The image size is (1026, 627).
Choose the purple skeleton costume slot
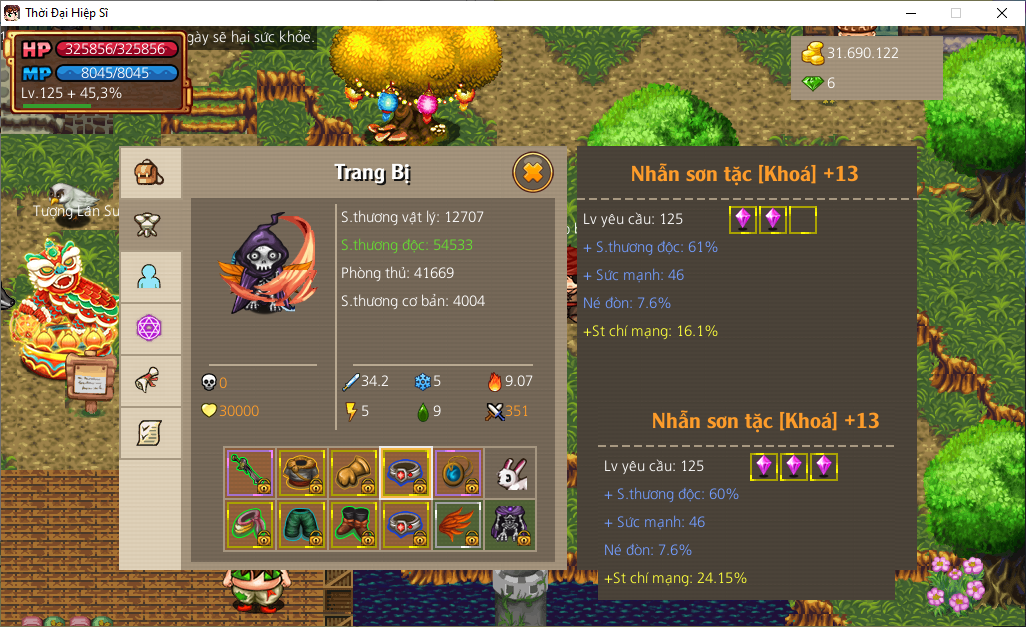pos(510,525)
